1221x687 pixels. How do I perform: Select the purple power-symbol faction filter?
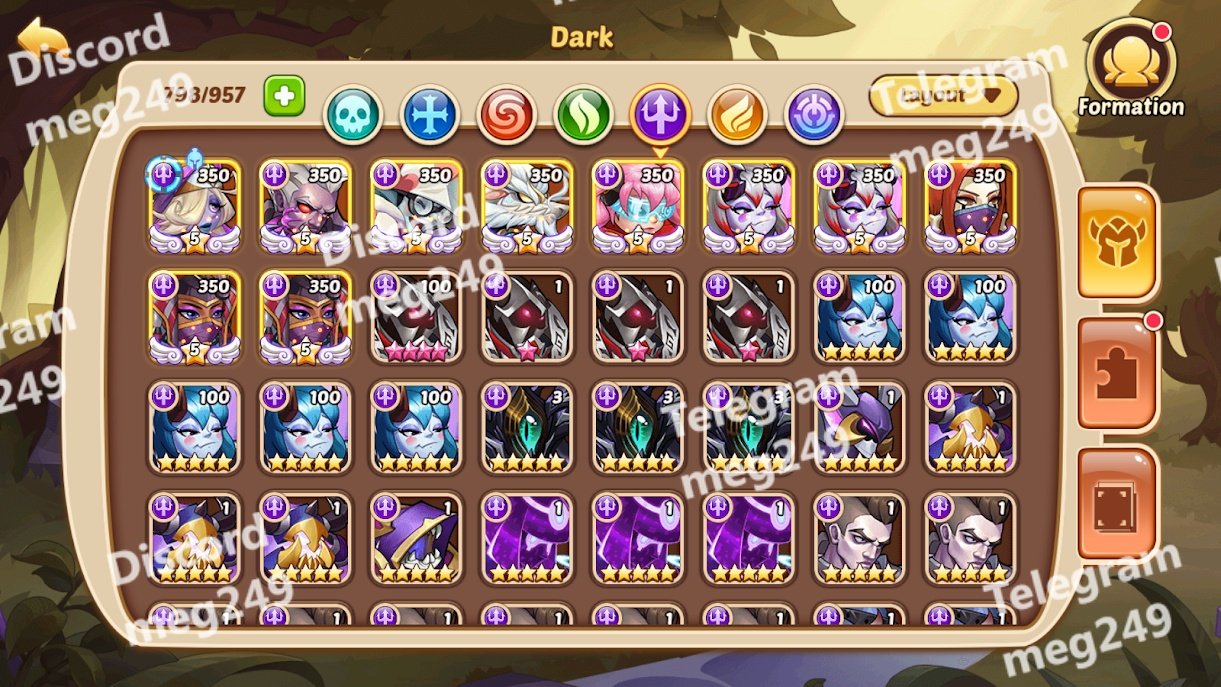[814, 115]
